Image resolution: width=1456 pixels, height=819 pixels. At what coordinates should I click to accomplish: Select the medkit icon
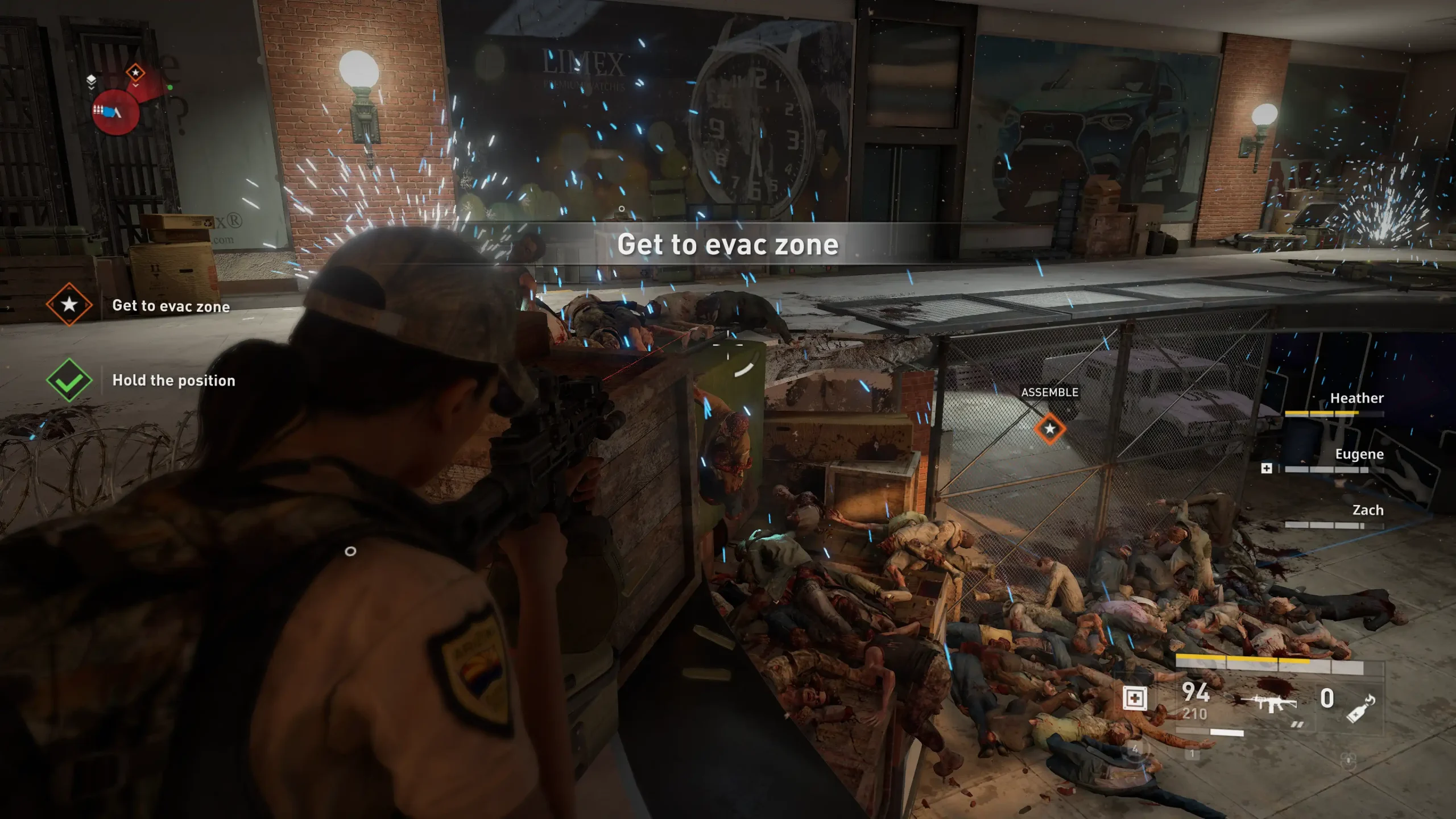point(1134,698)
